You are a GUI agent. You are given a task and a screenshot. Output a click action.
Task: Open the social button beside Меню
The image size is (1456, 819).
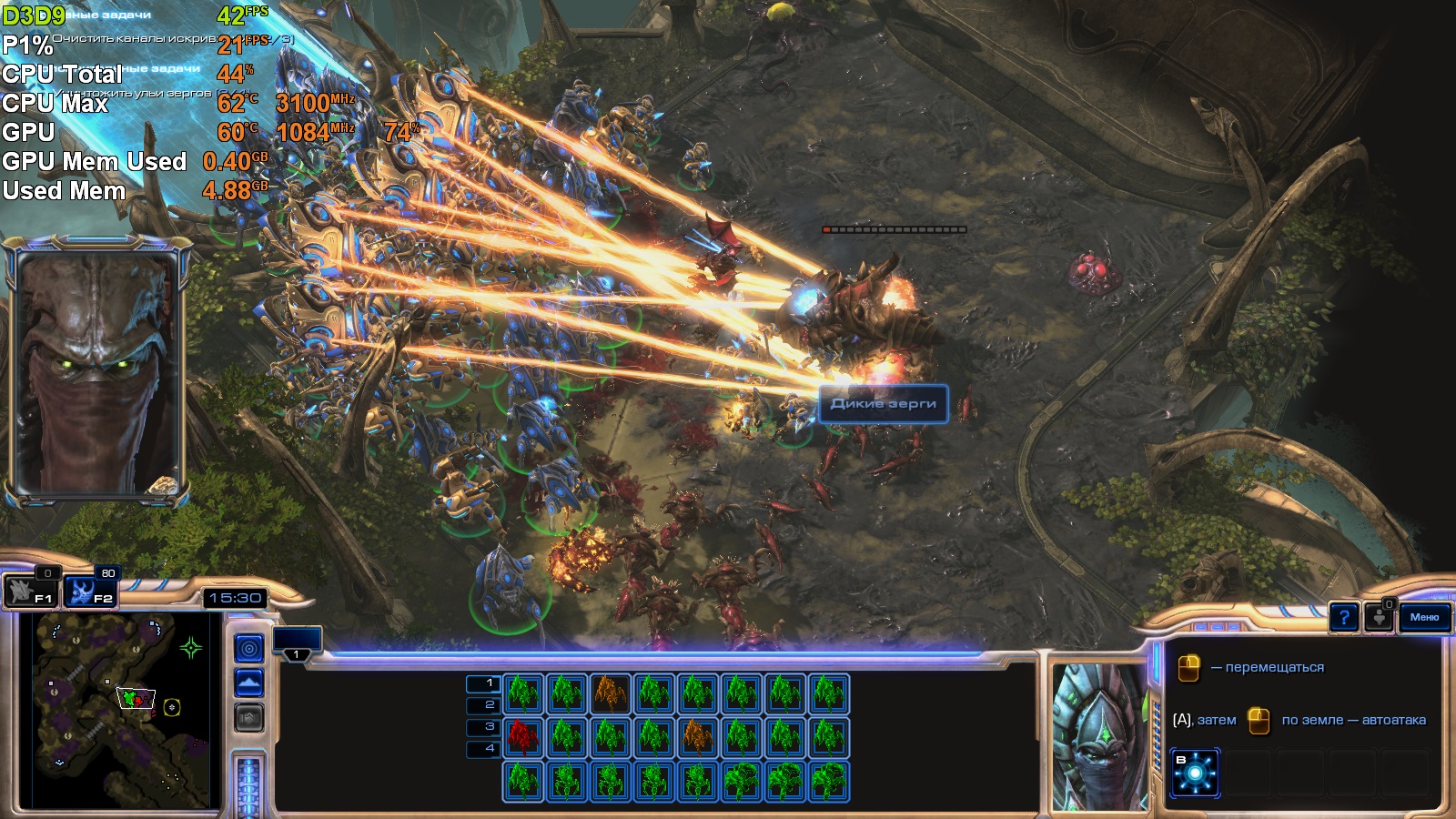pyautogui.click(x=1380, y=617)
